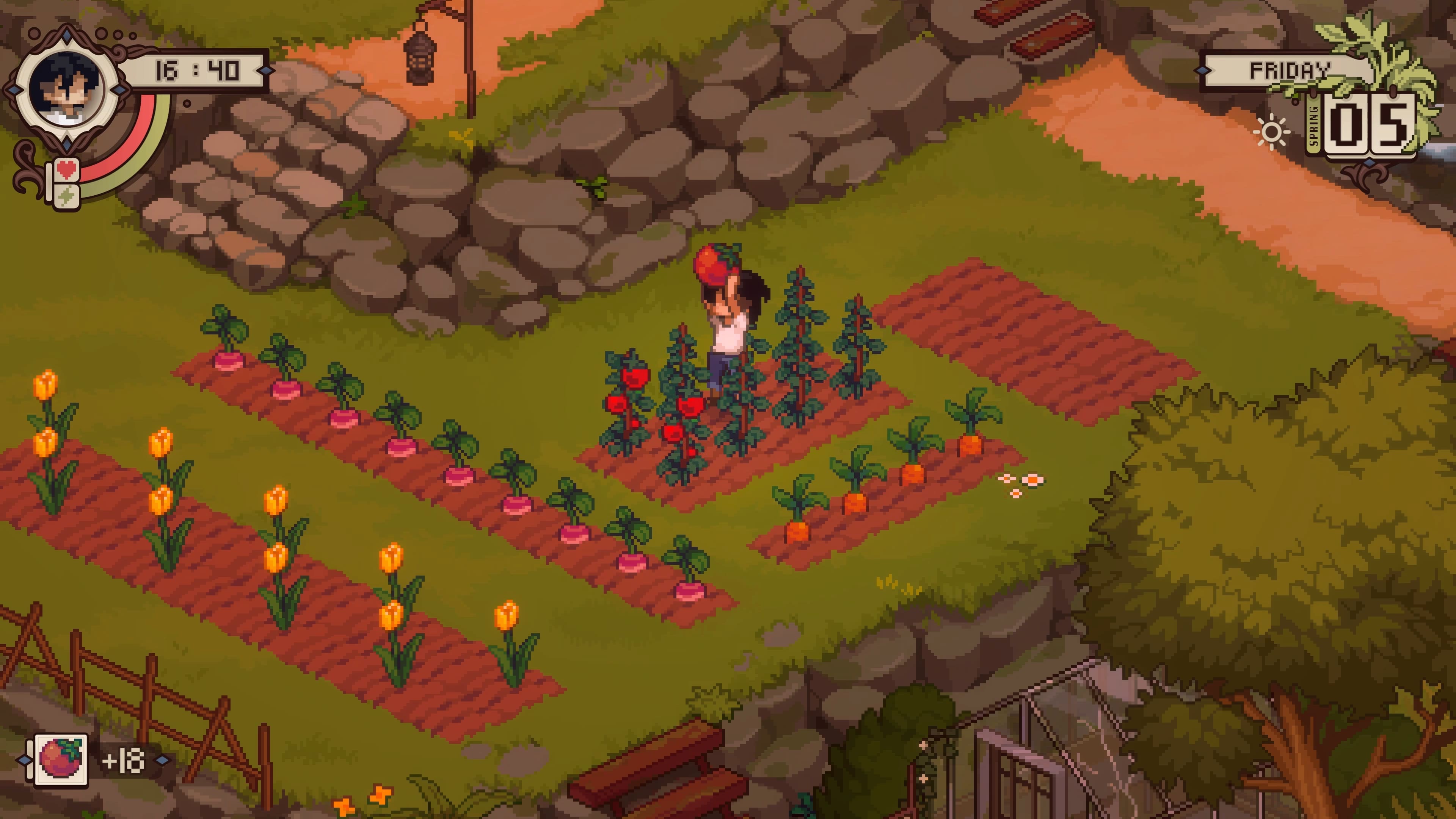Click the 16:40 clock display
The height and width of the screenshot is (819, 1456).
(197, 70)
